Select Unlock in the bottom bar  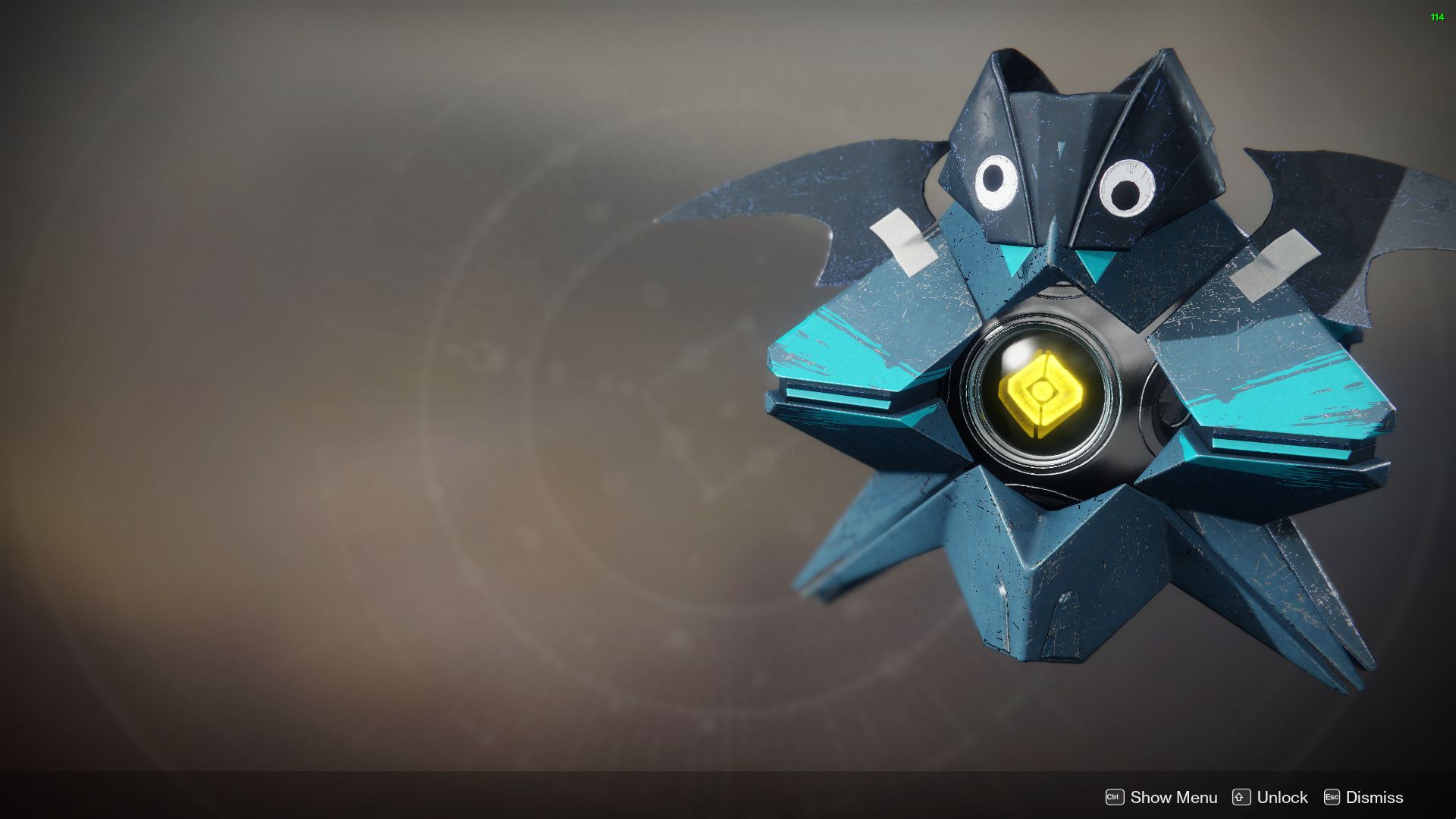pyautogui.click(x=1282, y=797)
